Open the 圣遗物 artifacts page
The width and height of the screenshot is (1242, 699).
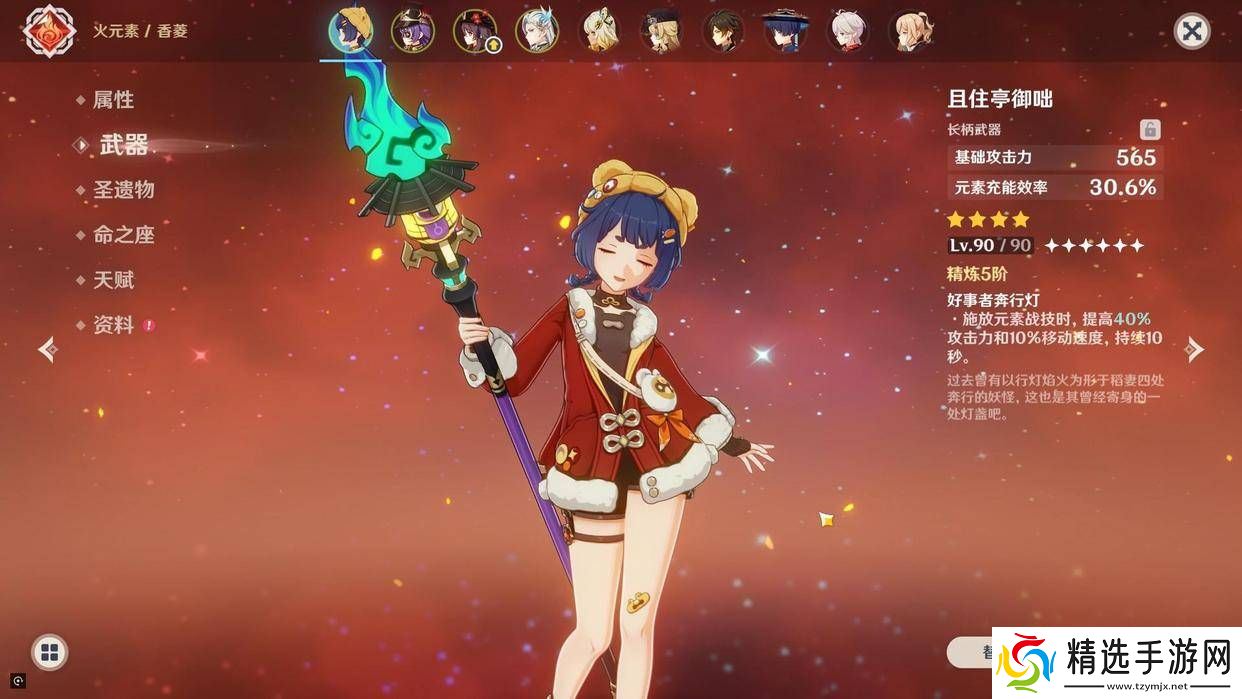pyautogui.click(x=123, y=190)
